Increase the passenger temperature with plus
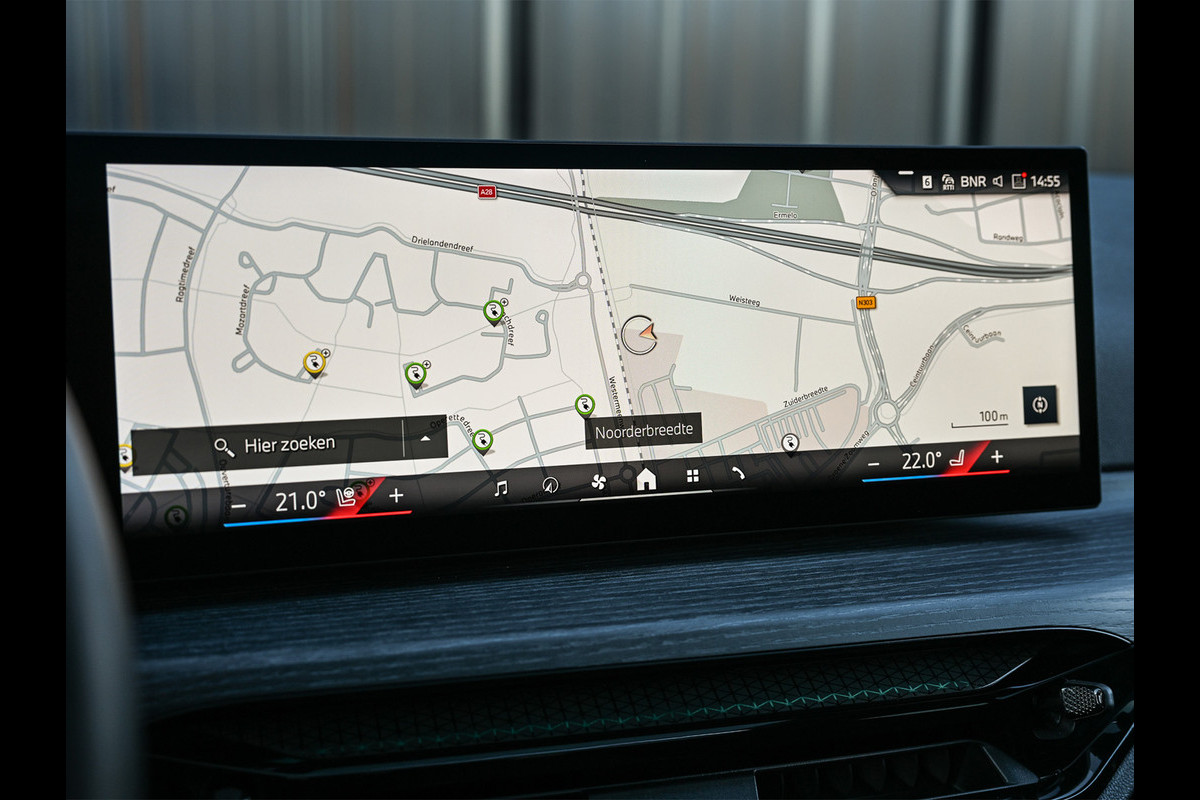Screen dimensions: 1200x800 tap(997, 456)
